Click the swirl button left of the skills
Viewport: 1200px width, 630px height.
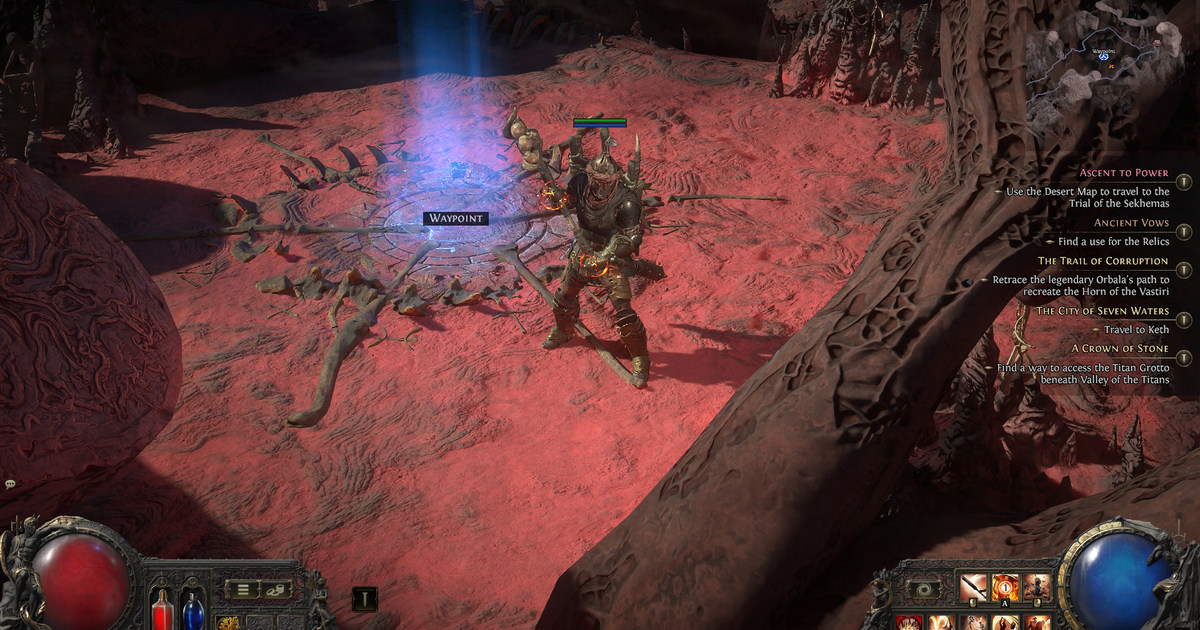(926, 590)
